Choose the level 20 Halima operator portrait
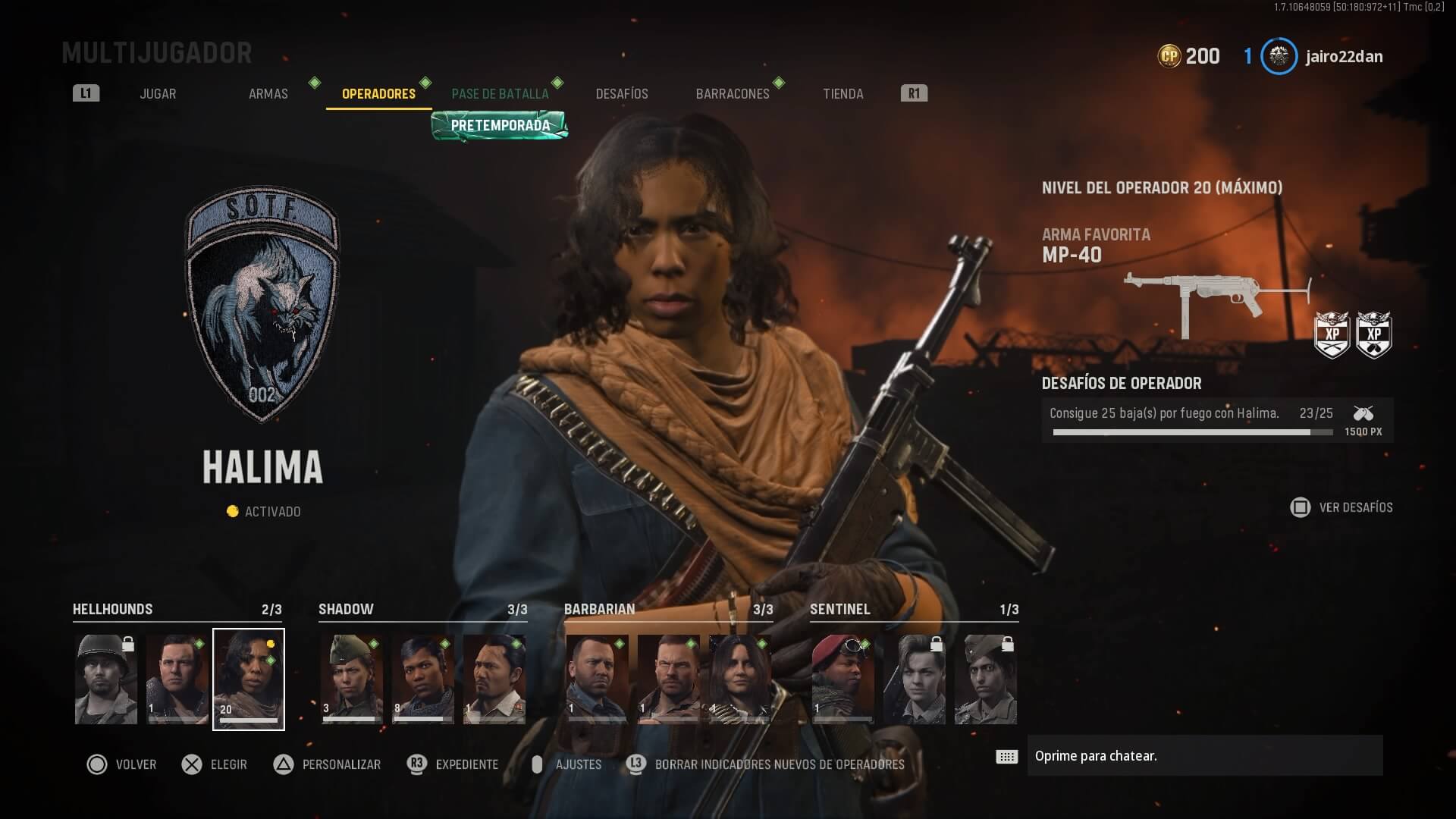 pyautogui.click(x=249, y=679)
